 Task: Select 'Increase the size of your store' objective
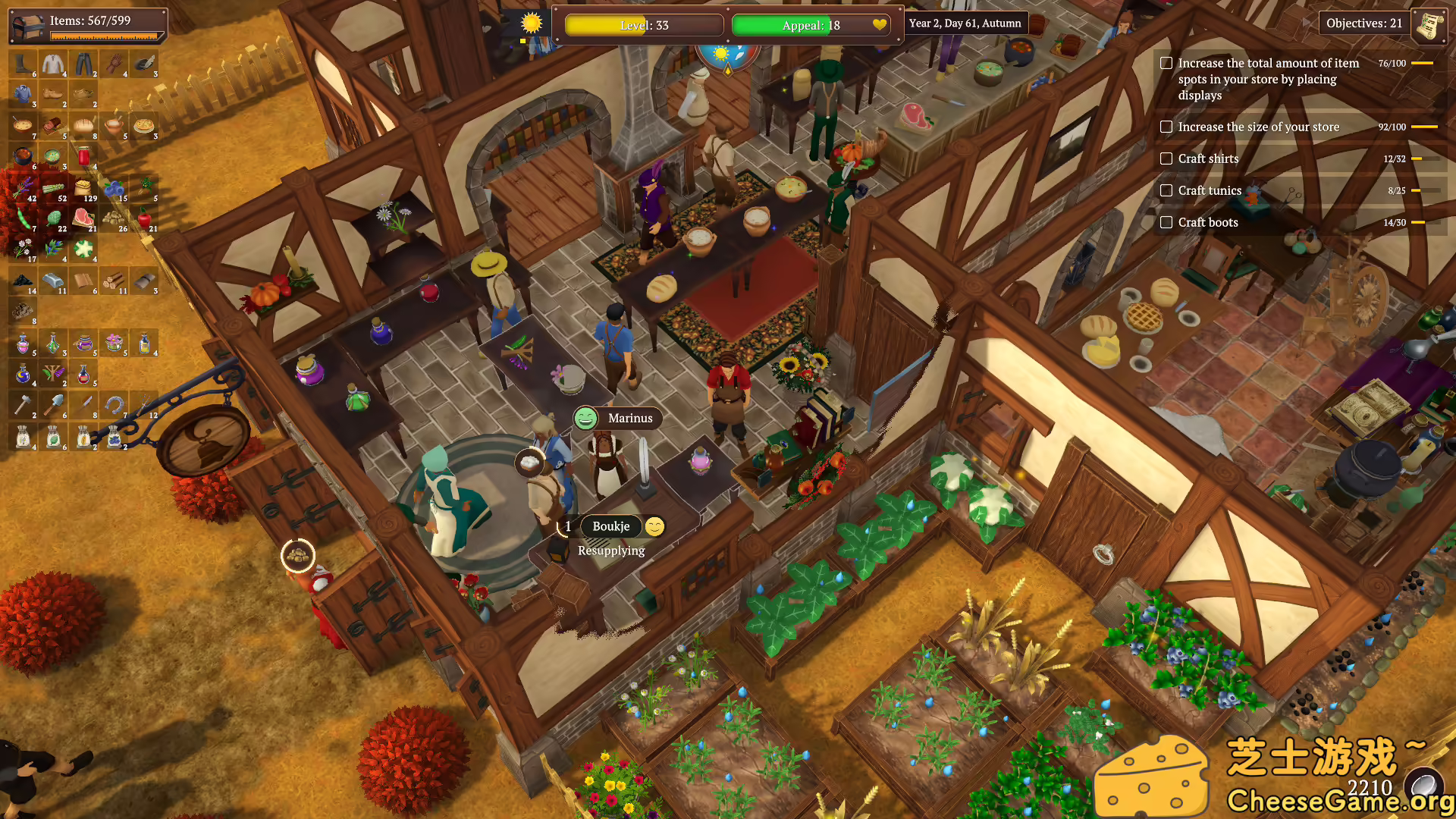point(1258,127)
